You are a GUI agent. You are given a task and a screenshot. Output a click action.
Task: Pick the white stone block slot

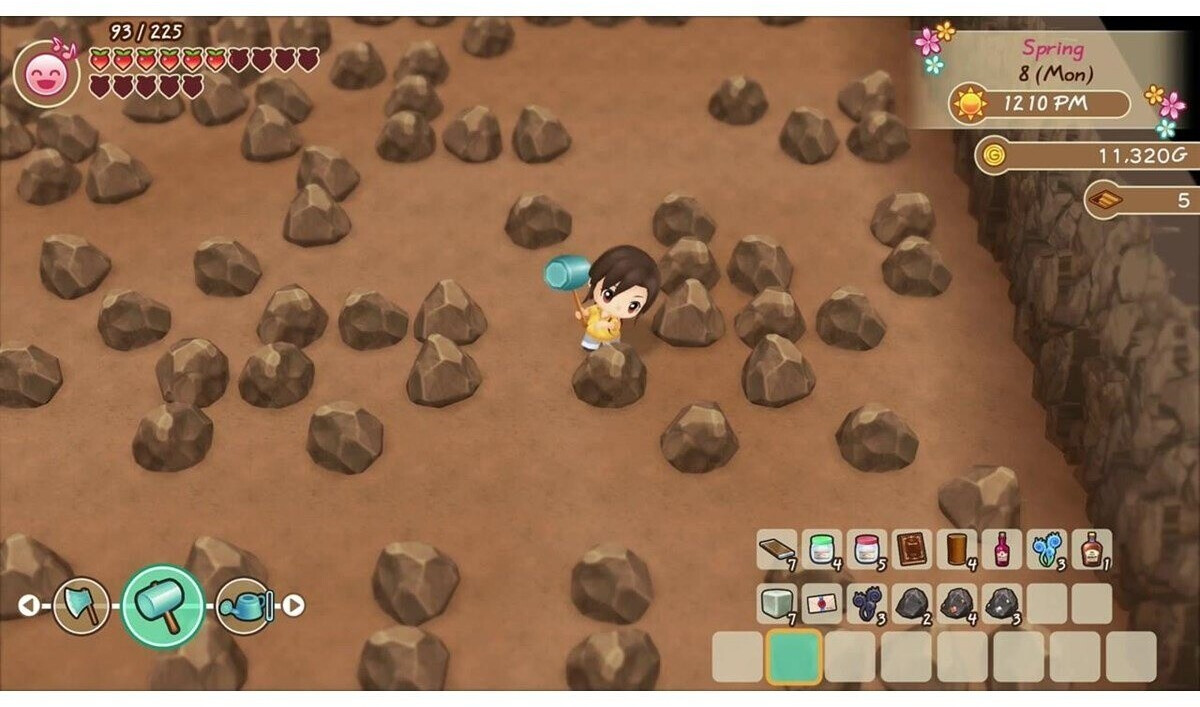776,603
